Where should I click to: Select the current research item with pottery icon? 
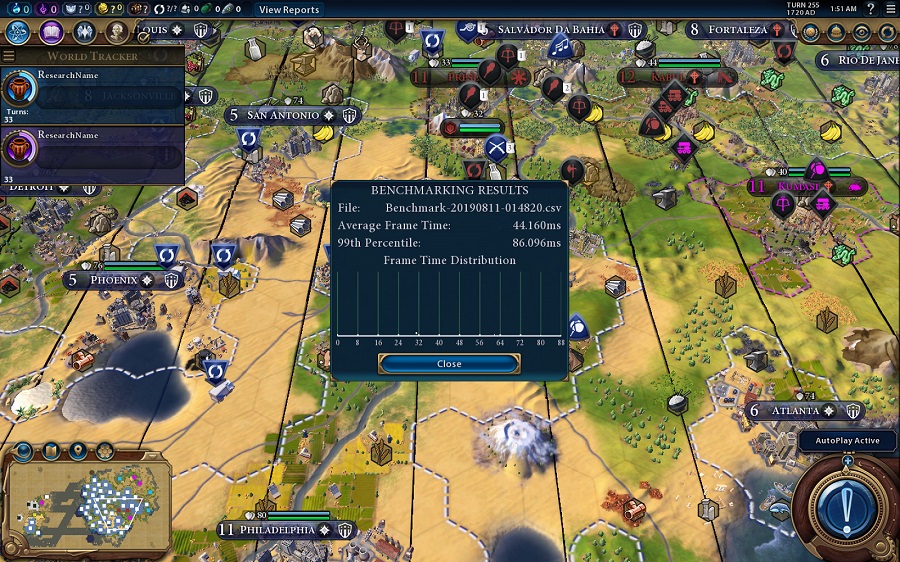[x=92, y=90]
